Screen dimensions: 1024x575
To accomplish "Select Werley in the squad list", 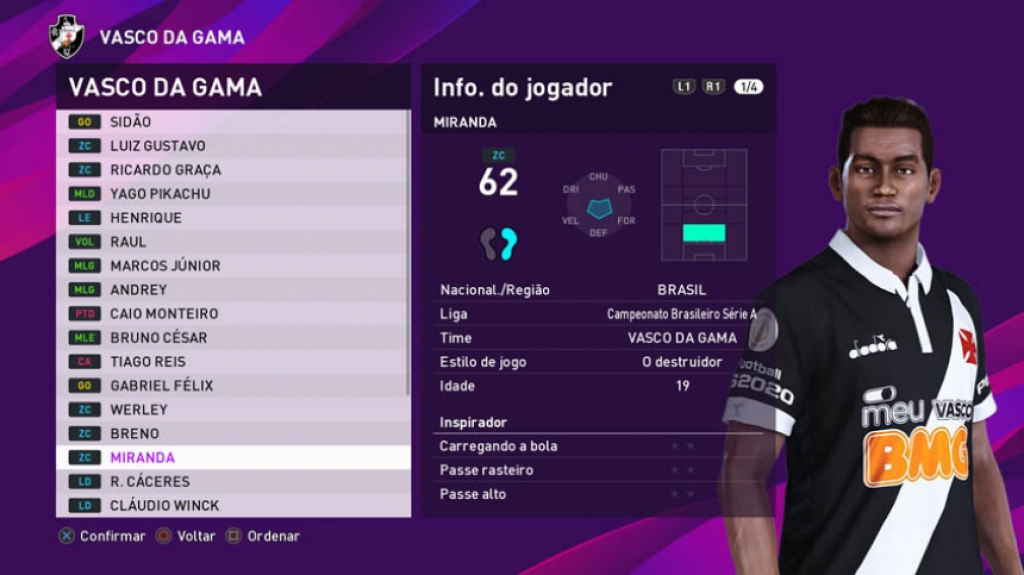I will click(232, 410).
